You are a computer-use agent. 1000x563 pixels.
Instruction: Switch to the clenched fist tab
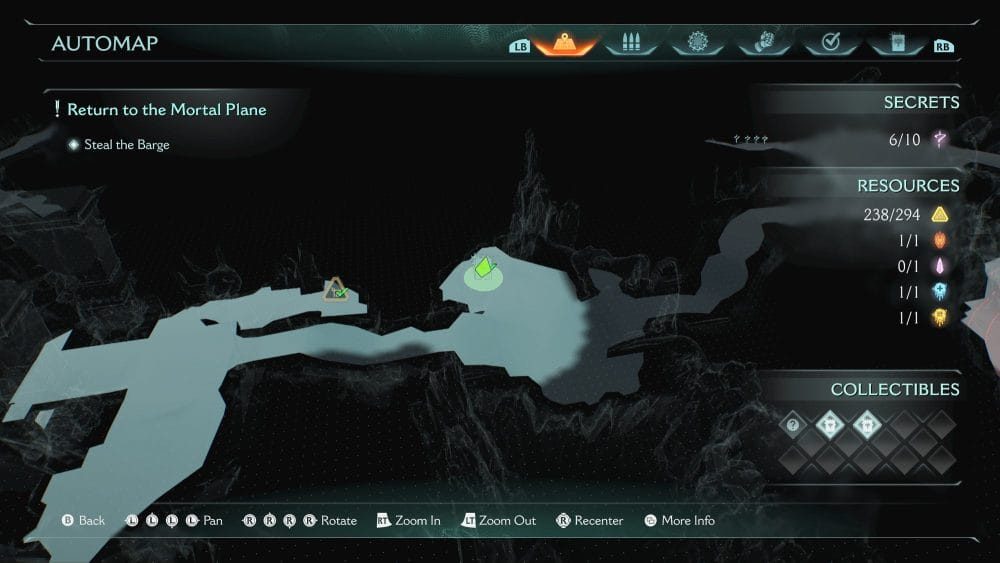point(763,43)
